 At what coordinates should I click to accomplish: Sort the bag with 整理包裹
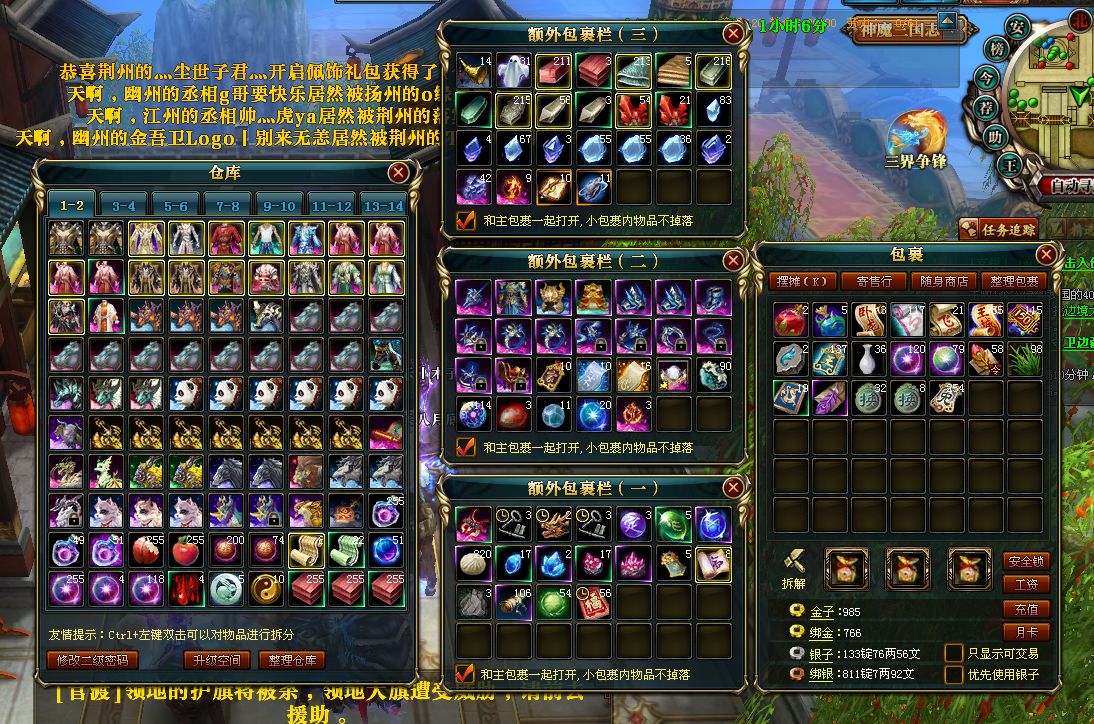pyautogui.click(x=1013, y=281)
